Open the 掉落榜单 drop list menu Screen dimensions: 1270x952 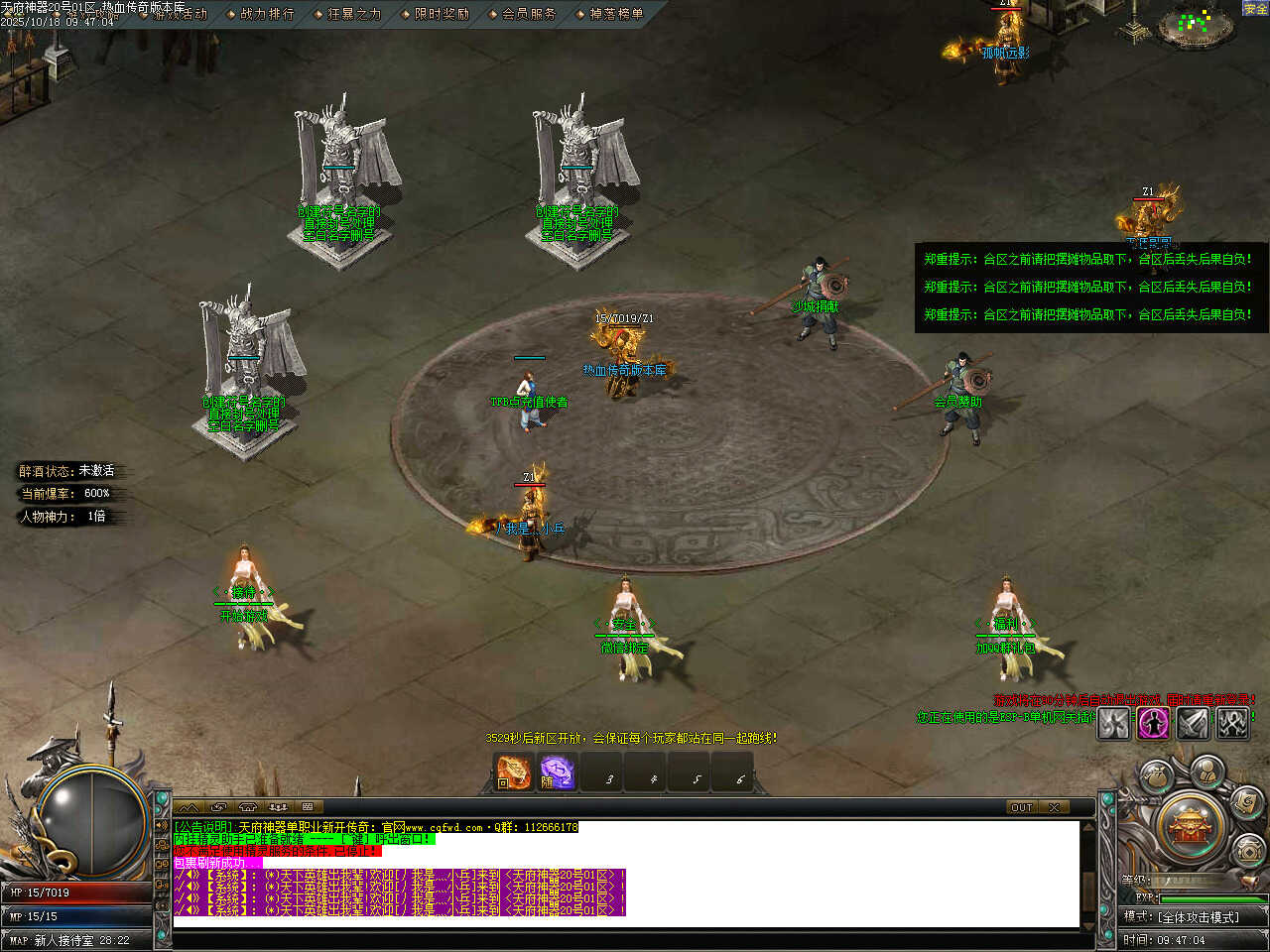616,14
